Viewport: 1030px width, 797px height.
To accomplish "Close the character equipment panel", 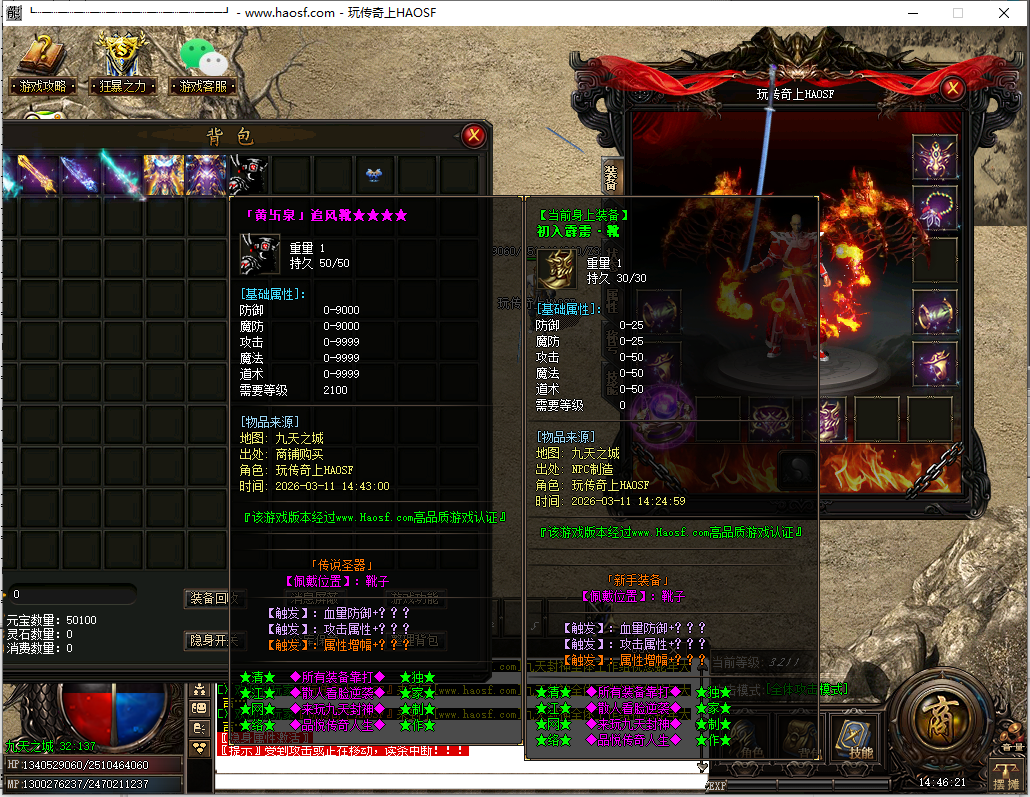I will tap(952, 88).
